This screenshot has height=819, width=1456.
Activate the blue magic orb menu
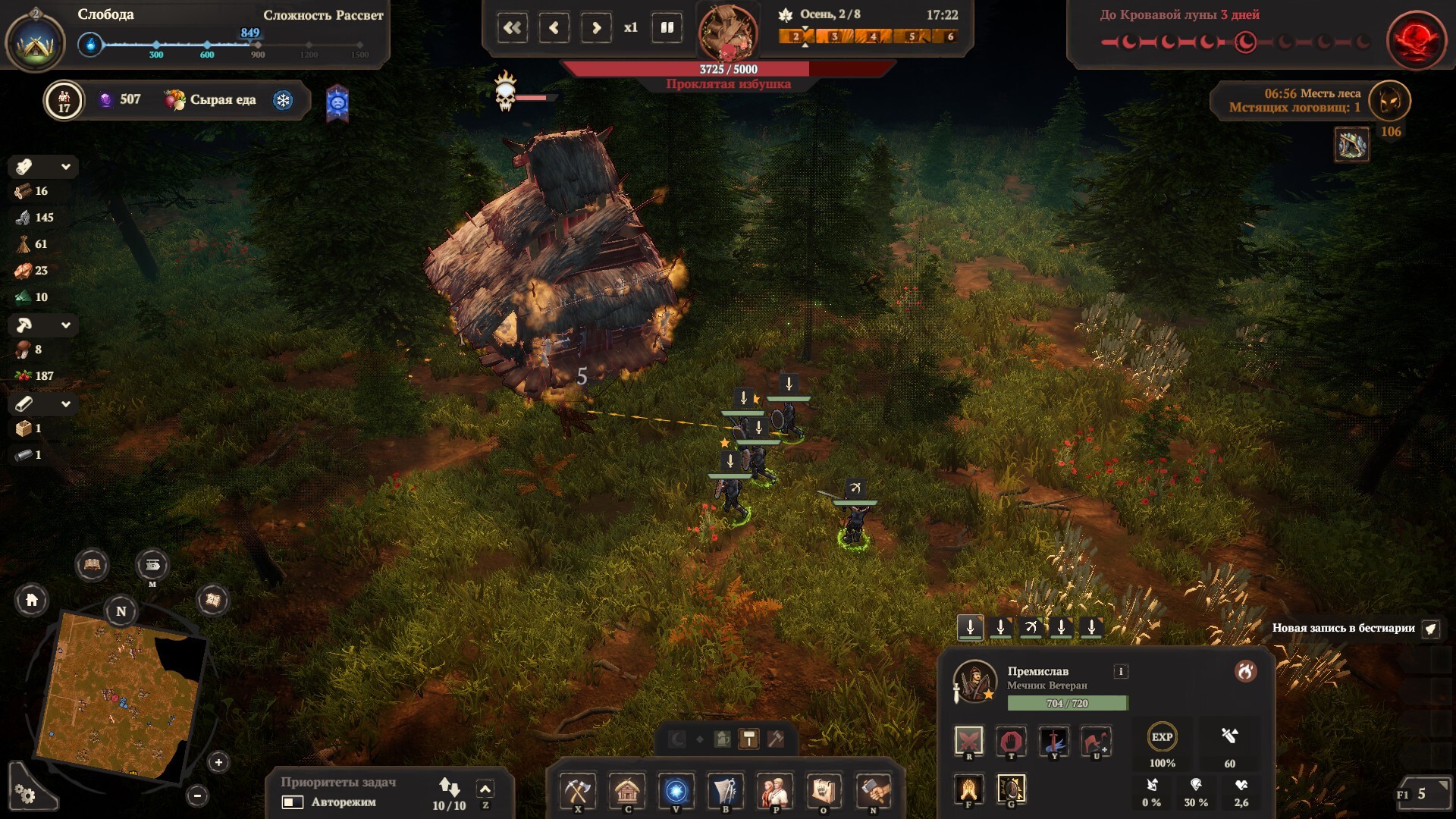click(x=676, y=791)
